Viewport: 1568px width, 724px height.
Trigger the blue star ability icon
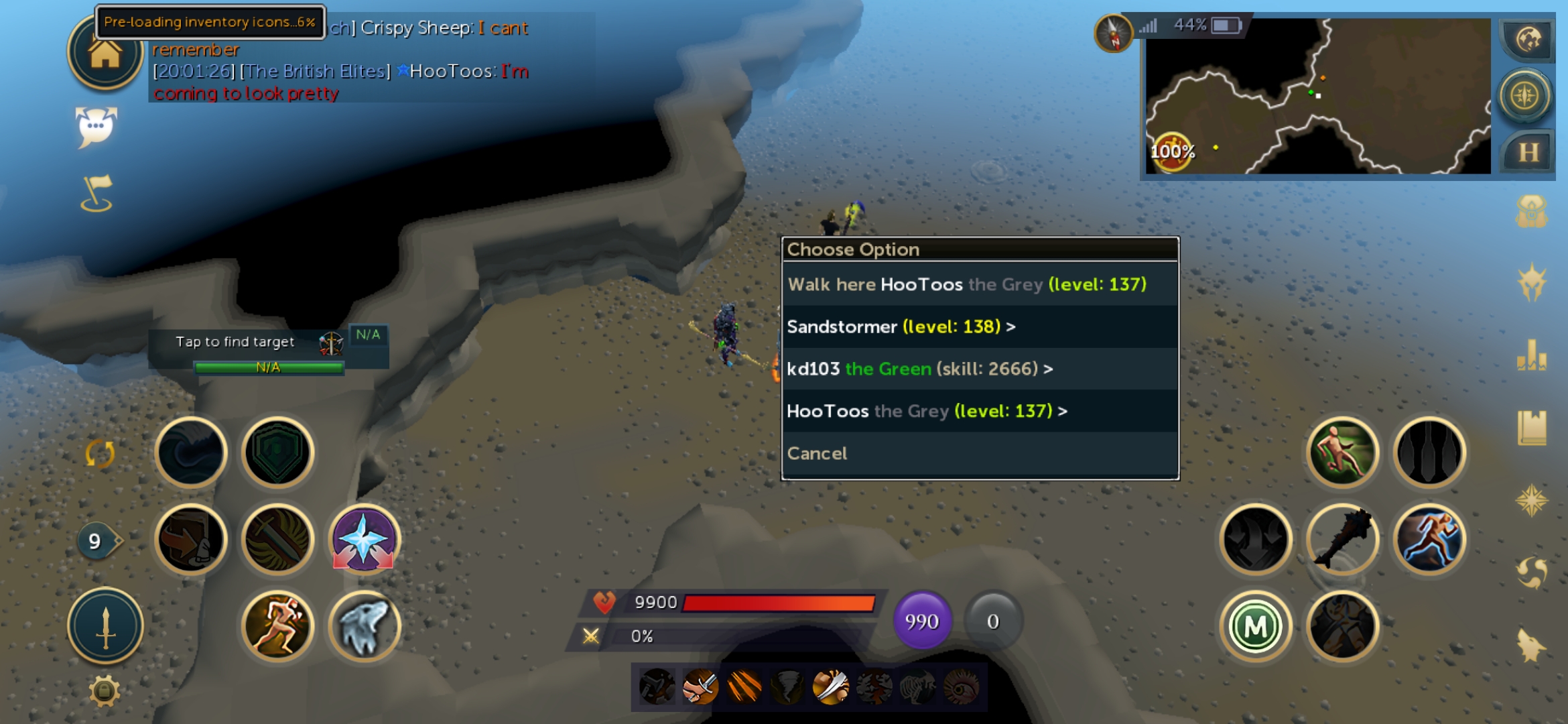pos(364,540)
